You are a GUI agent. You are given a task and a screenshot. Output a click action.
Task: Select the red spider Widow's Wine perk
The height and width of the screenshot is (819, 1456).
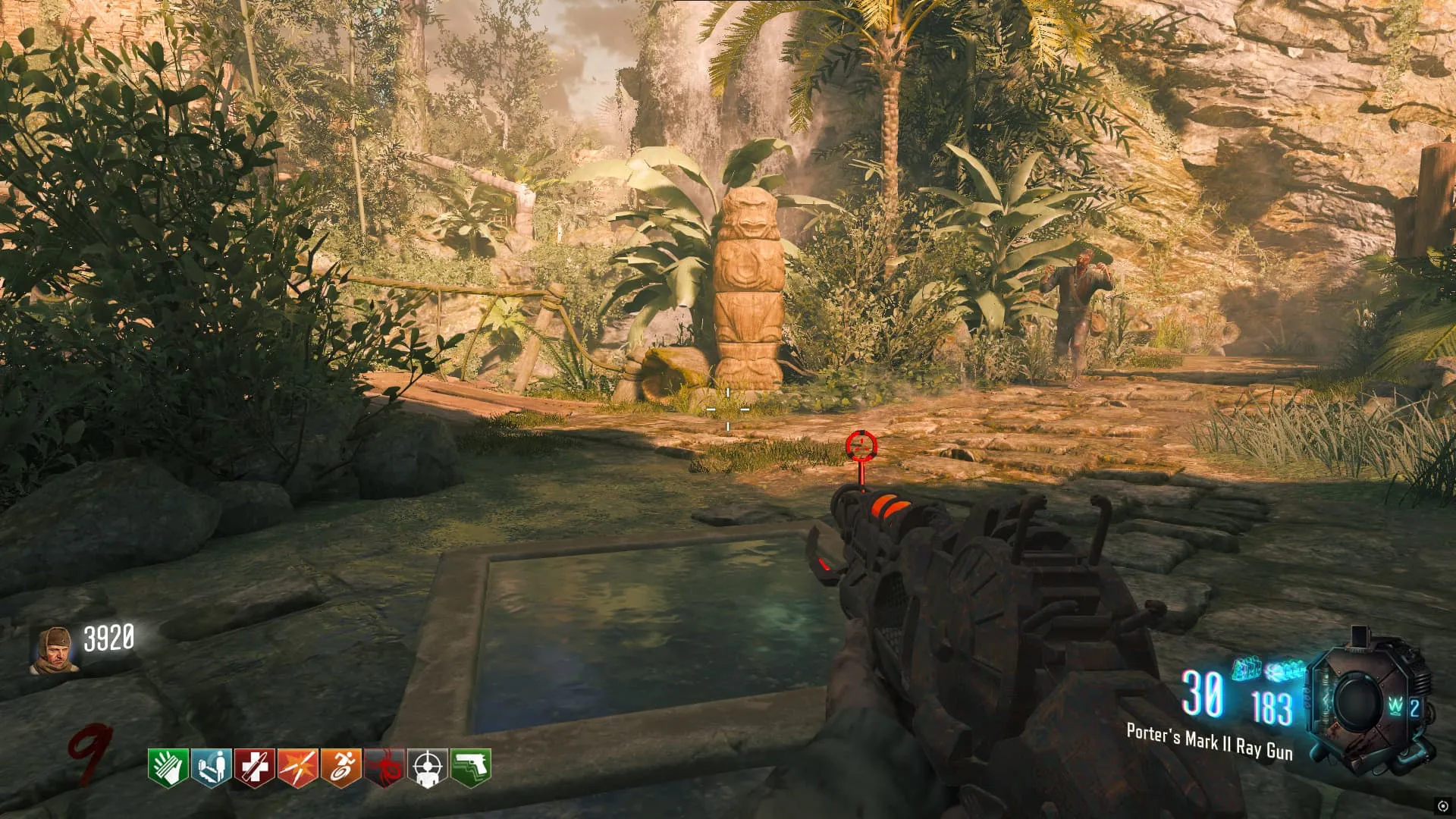click(384, 767)
